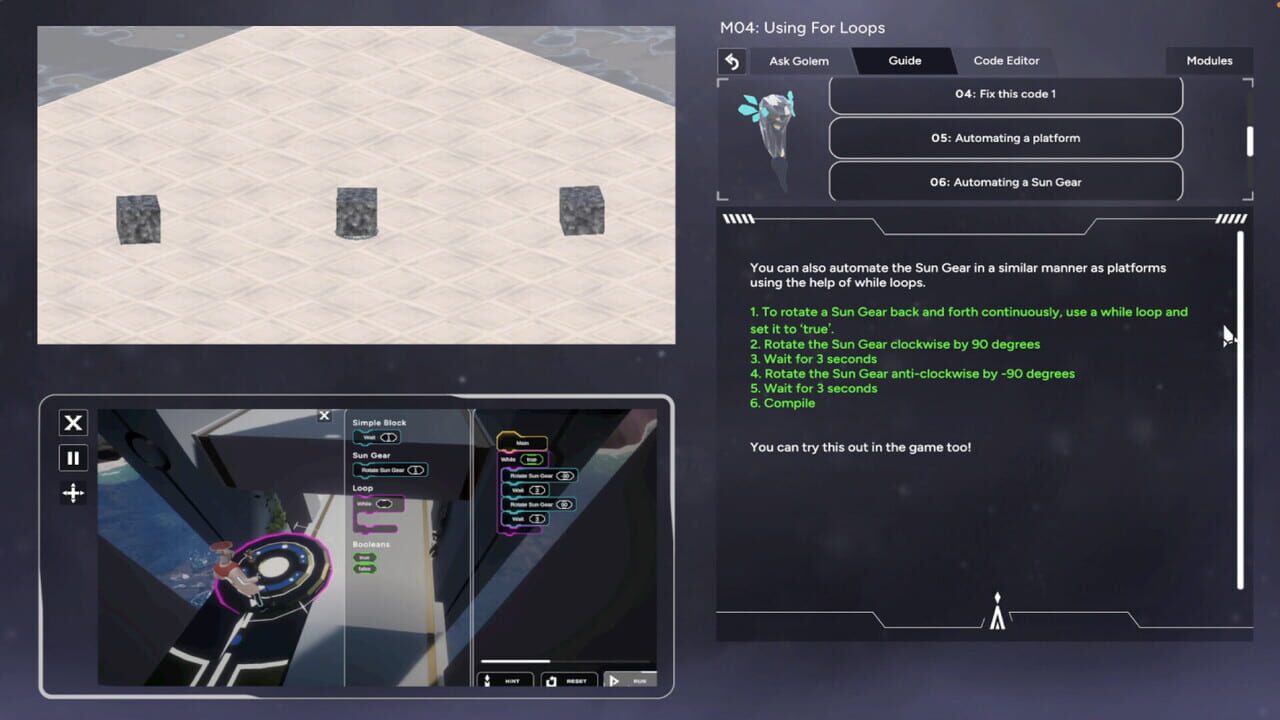Open module 06: Automating a Sun Gear
Image resolution: width=1280 pixels, height=720 pixels.
(x=1005, y=181)
